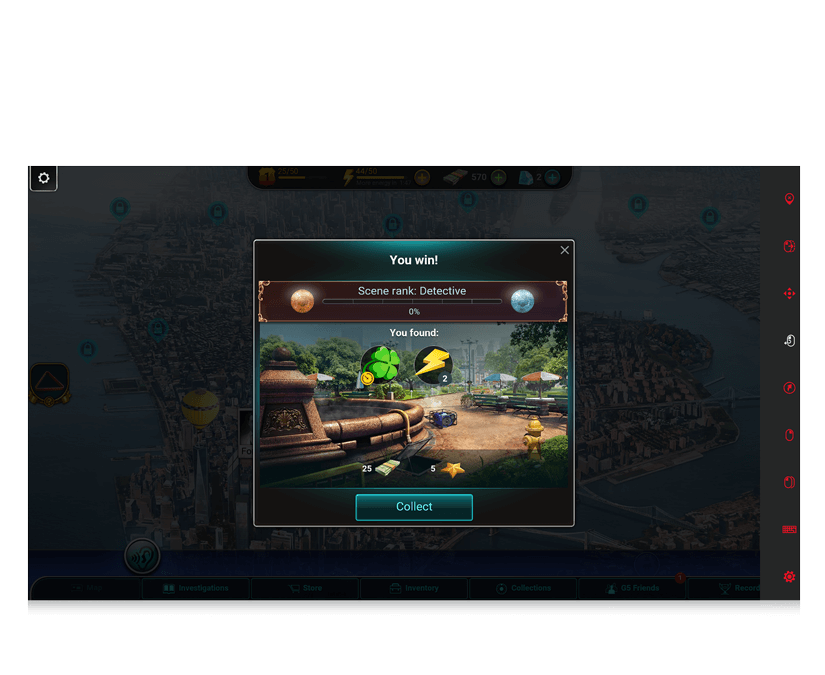
Task: Add gems with the blue plus button
Action: (552, 177)
